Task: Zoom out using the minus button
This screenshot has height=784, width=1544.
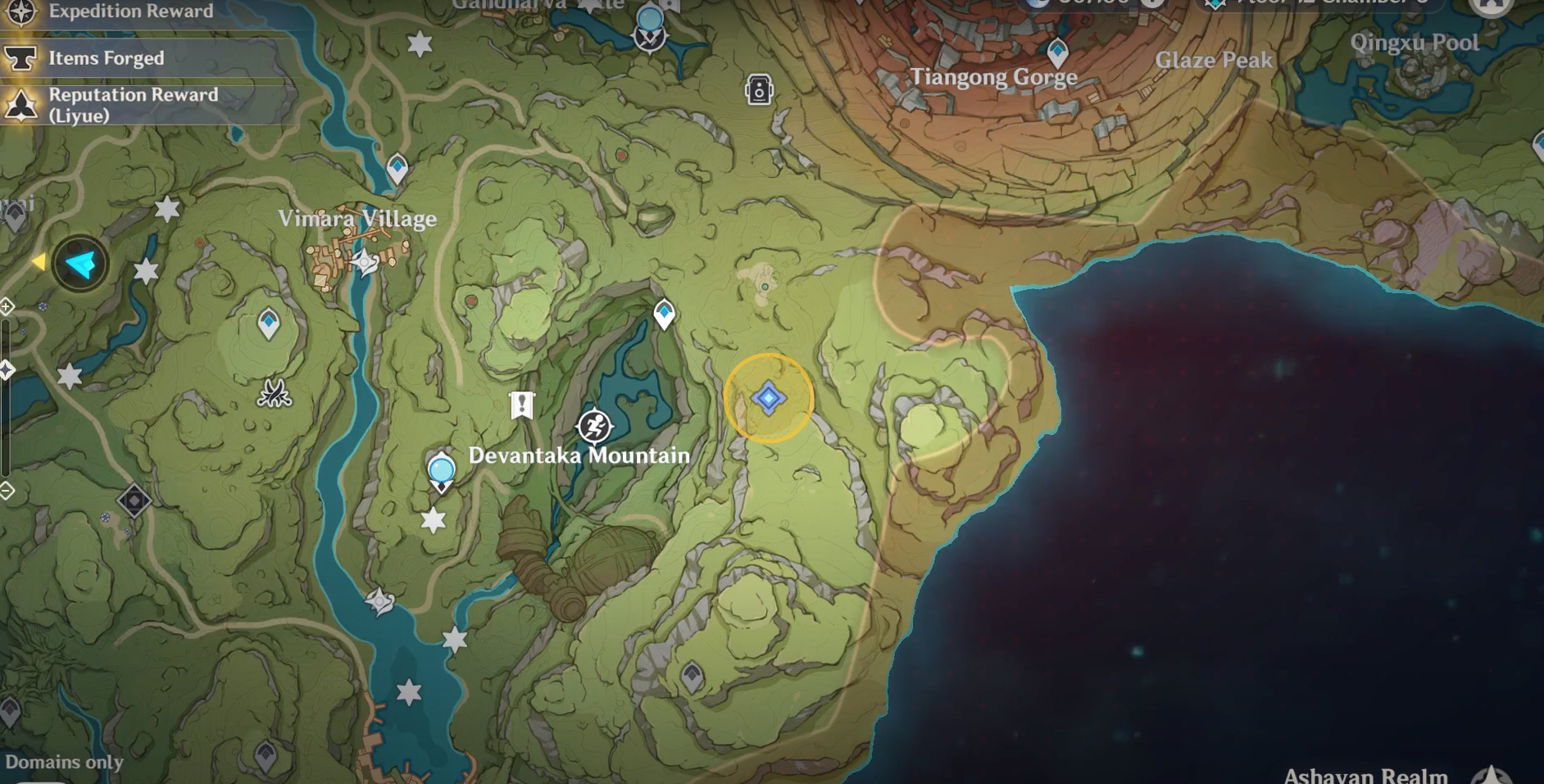Action: [6, 490]
